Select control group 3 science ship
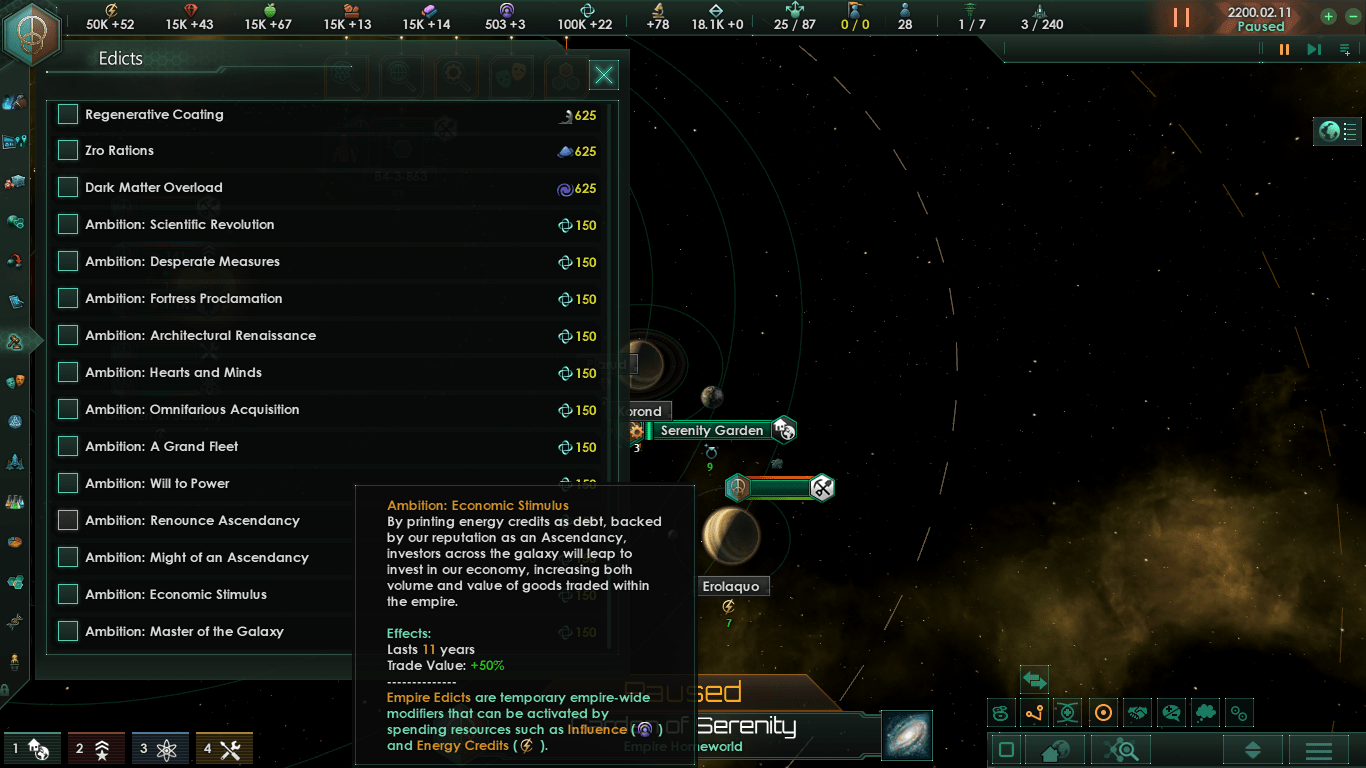1366x768 pixels. [160, 749]
